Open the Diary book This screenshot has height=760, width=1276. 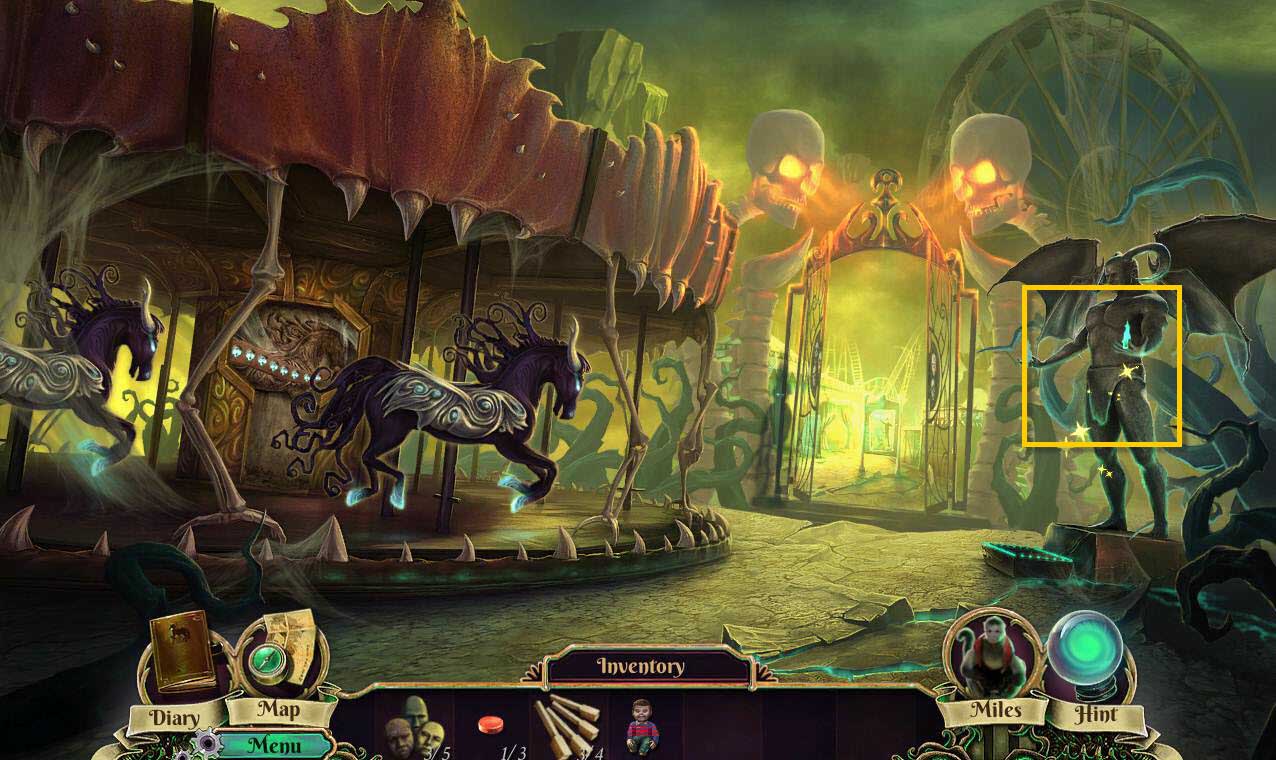coord(183,653)
